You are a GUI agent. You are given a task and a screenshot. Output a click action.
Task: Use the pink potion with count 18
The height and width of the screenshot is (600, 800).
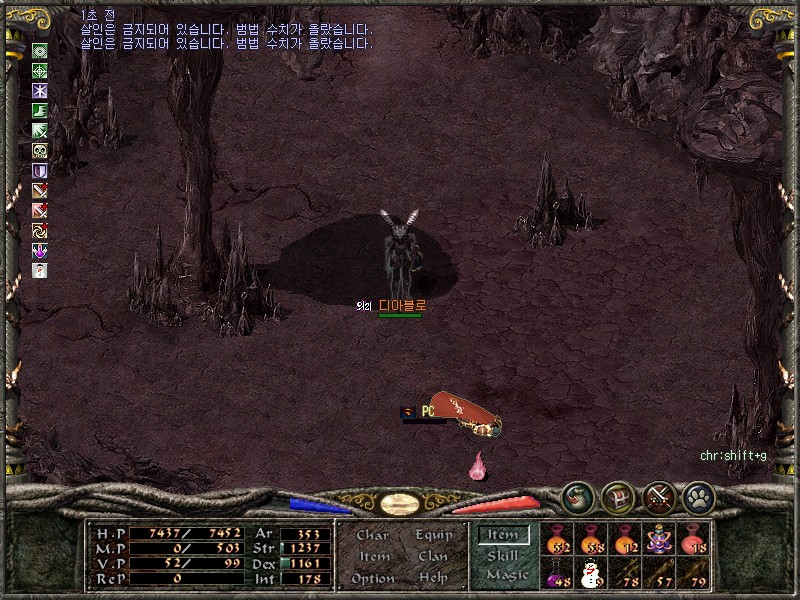[x=692, y=541]
